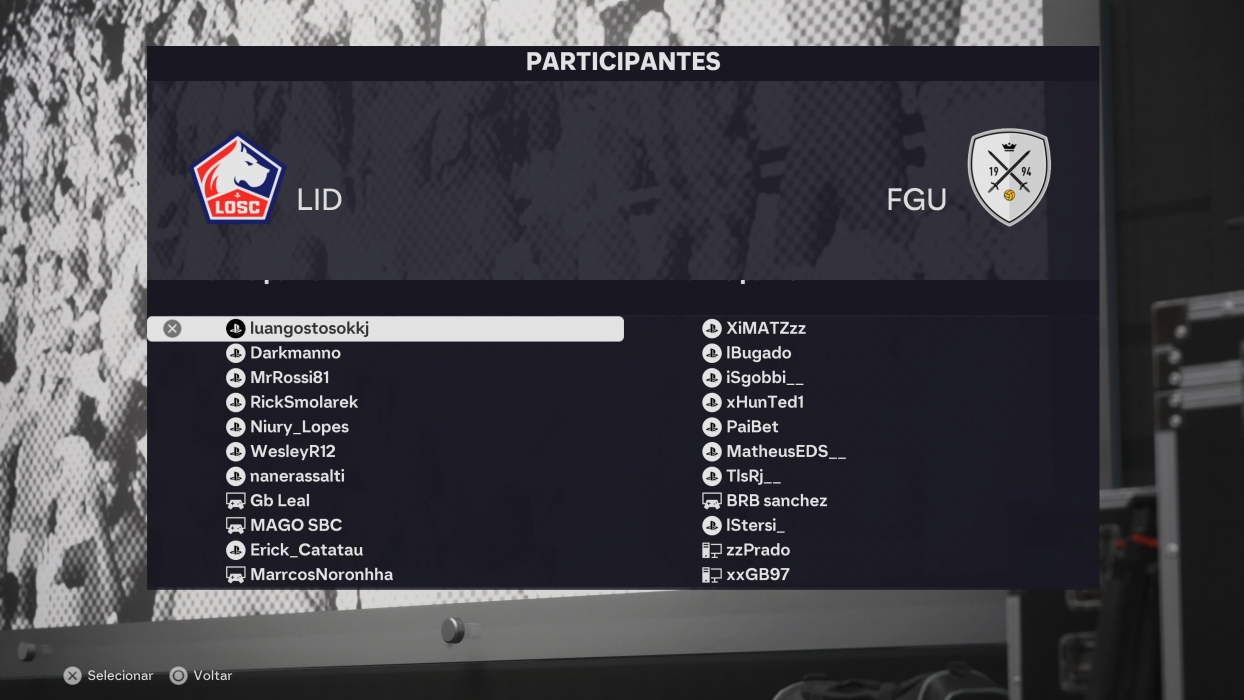Image resolution: width=1244 pixels, height=700 pixels.
Task: Select Erick_Catatau participant row
Action: tap(306, 550)
